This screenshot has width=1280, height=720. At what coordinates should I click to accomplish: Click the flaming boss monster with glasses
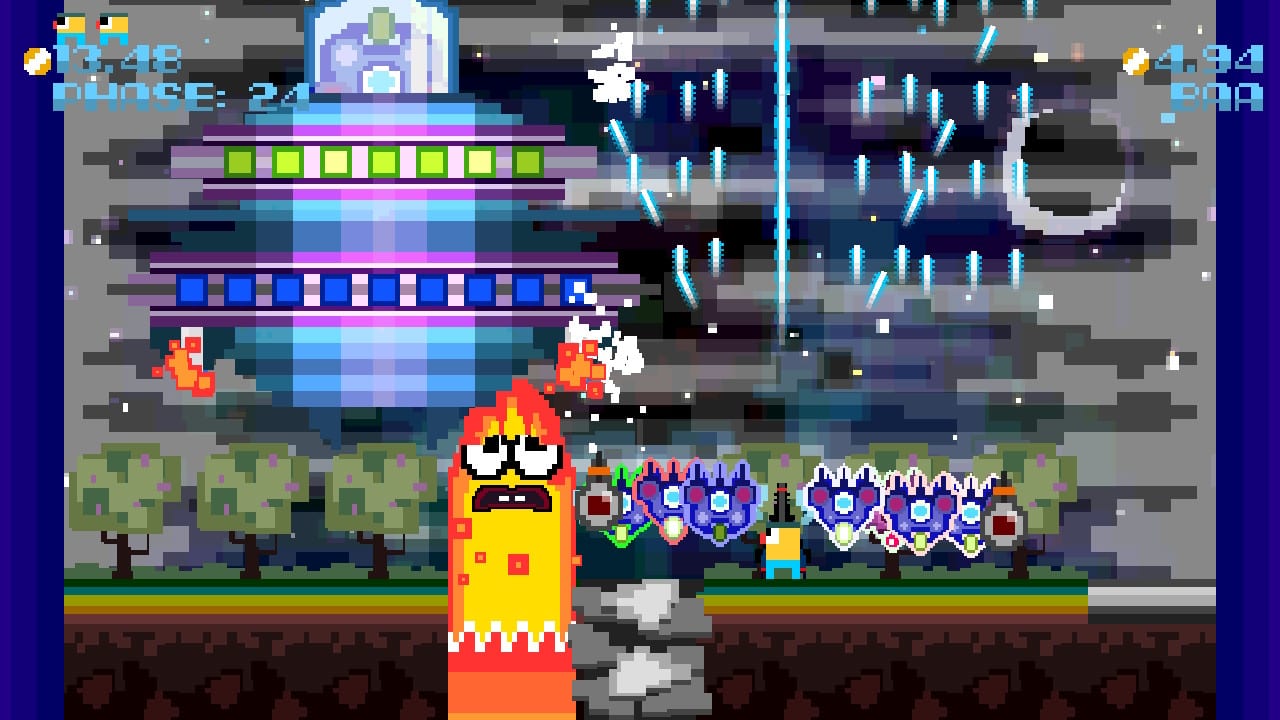pyautogui.click(x=510, y=520)
